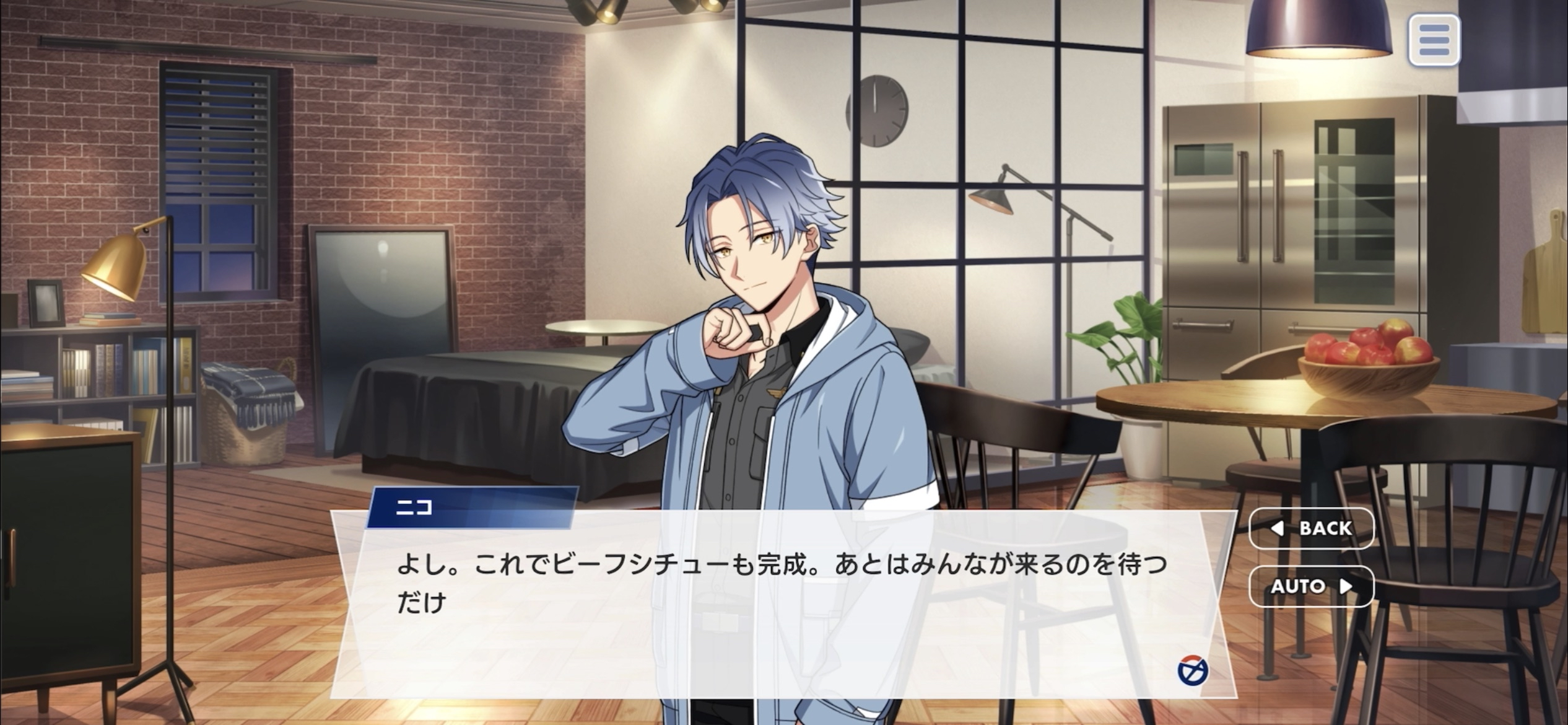This screenshot has height=725, width=1568.
Task: Toggle AUTO dialogue playback
Action: click(x=1312, y=586)
